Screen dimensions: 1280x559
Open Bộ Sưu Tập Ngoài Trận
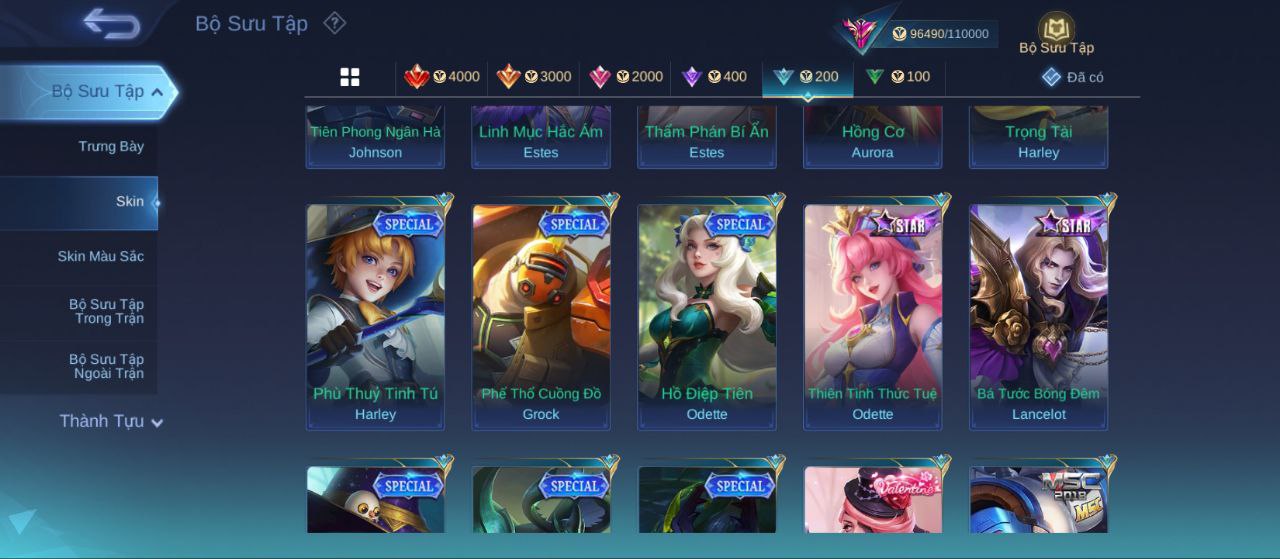click(106, 367)
